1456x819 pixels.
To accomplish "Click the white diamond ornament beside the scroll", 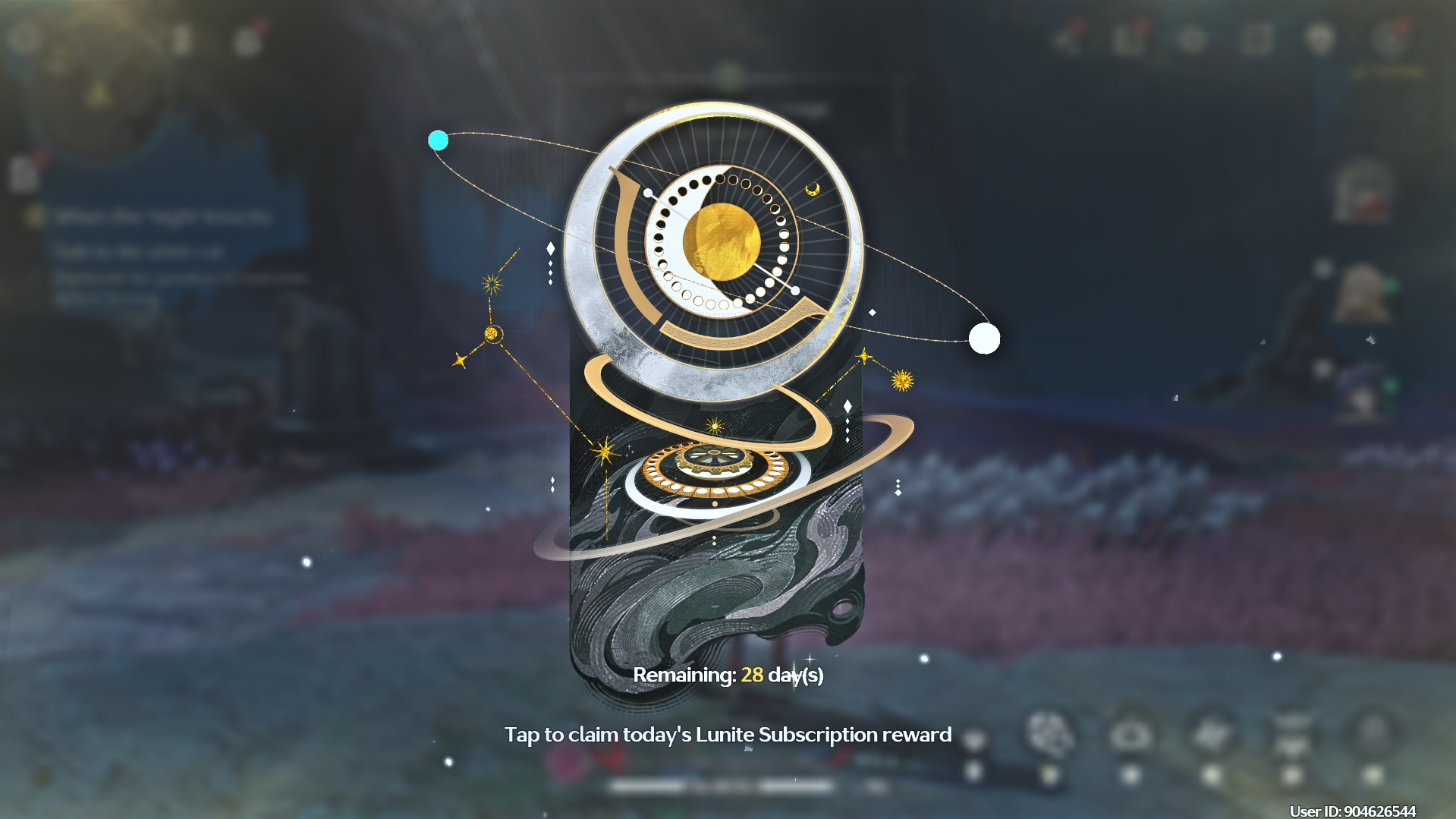I will point(549,248).
